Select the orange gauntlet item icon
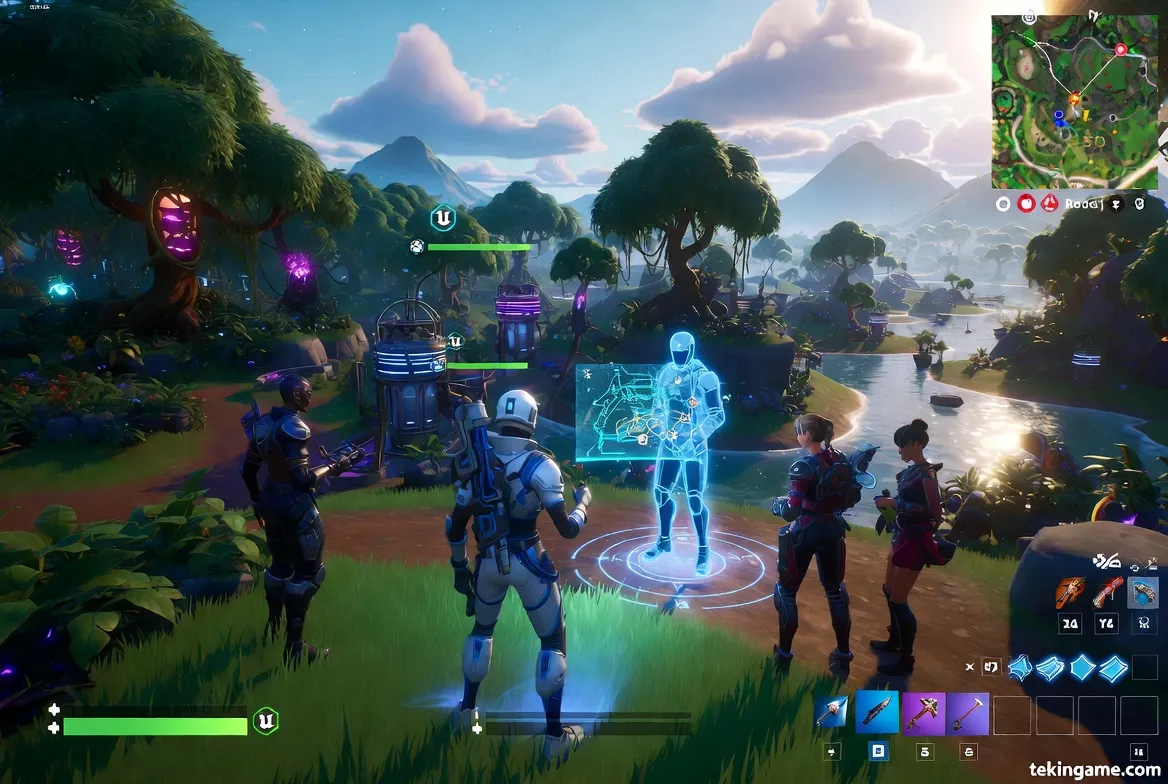 point(1070,593)
